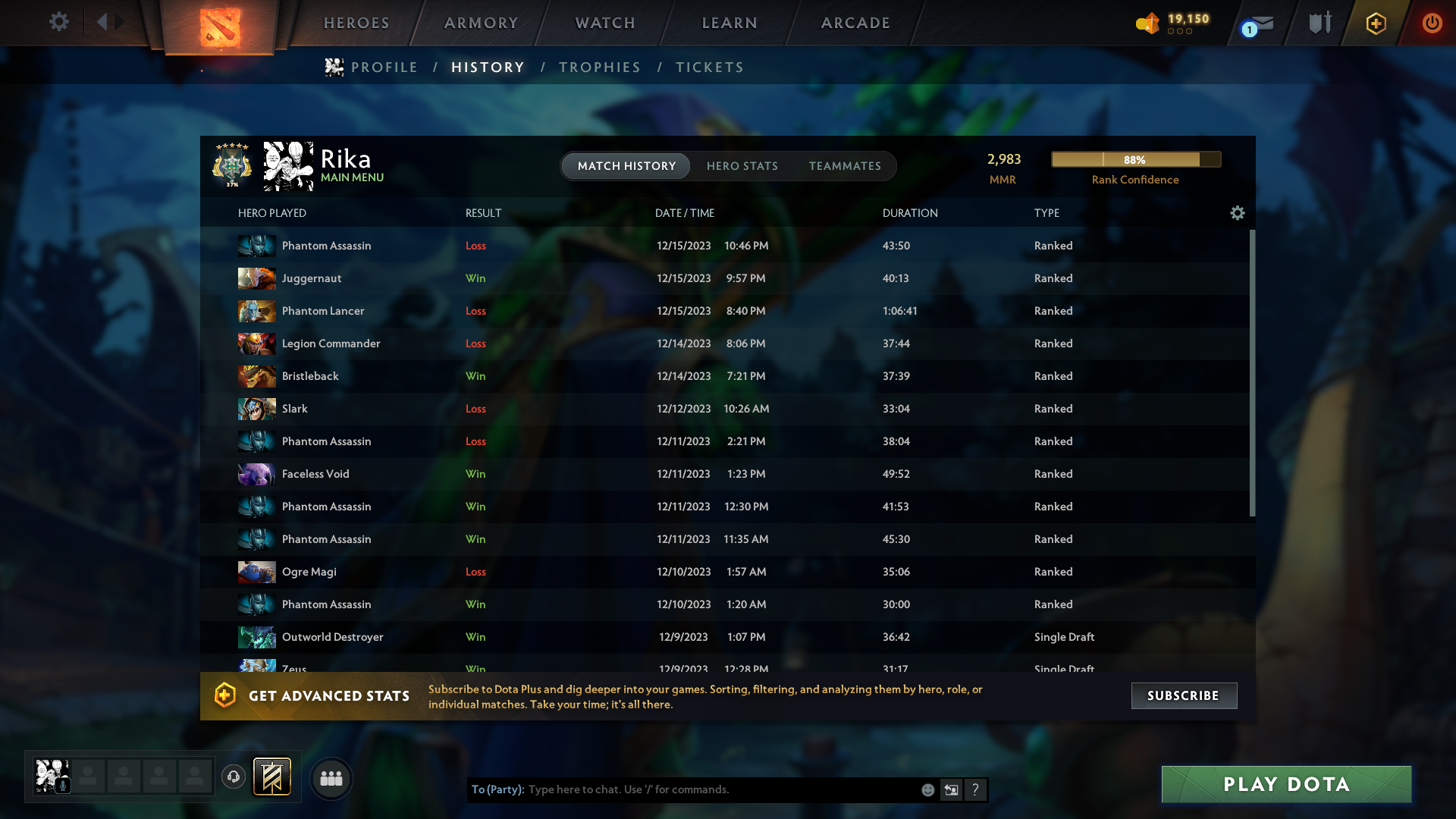Click SUBSCRIBE for Dota Plus advanced stats
The image size is (1456, 819).
click(x=1183, y=695)
